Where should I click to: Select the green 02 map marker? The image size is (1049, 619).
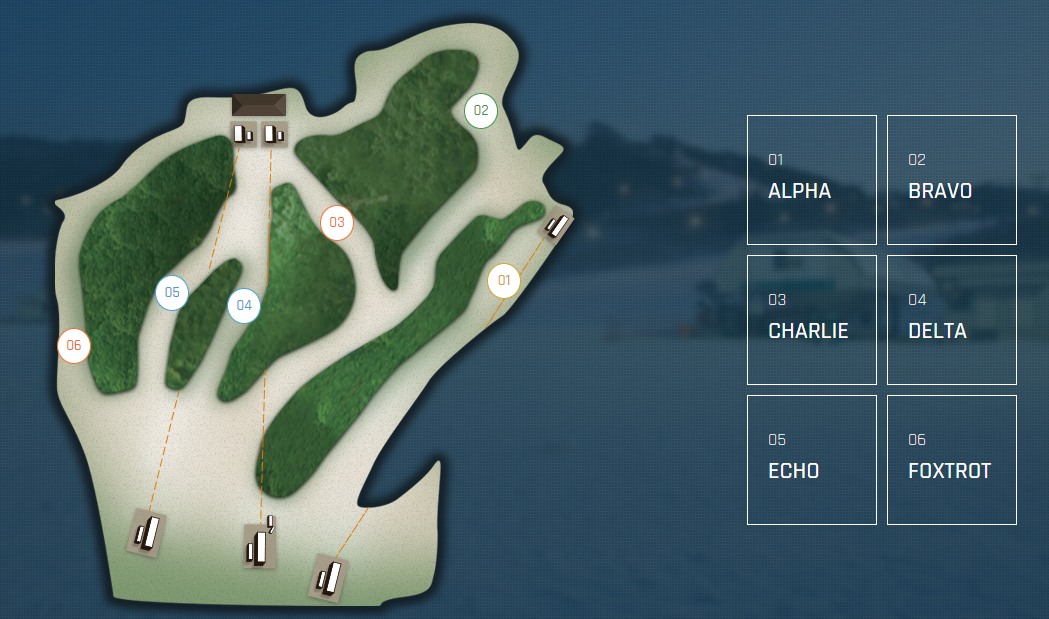tap(481, 110)
